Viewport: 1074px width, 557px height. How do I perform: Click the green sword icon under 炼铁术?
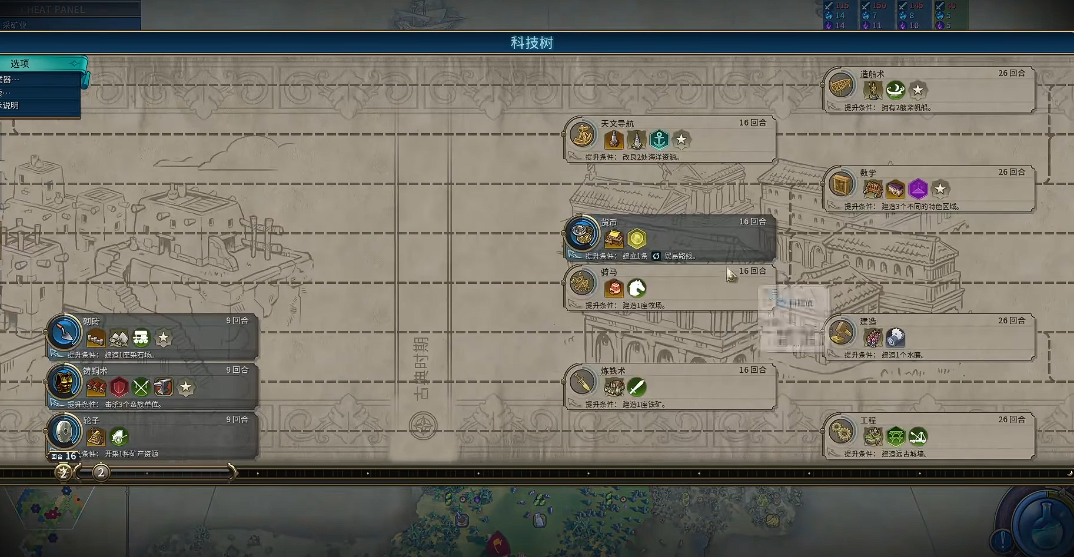(x=636, y=387)
